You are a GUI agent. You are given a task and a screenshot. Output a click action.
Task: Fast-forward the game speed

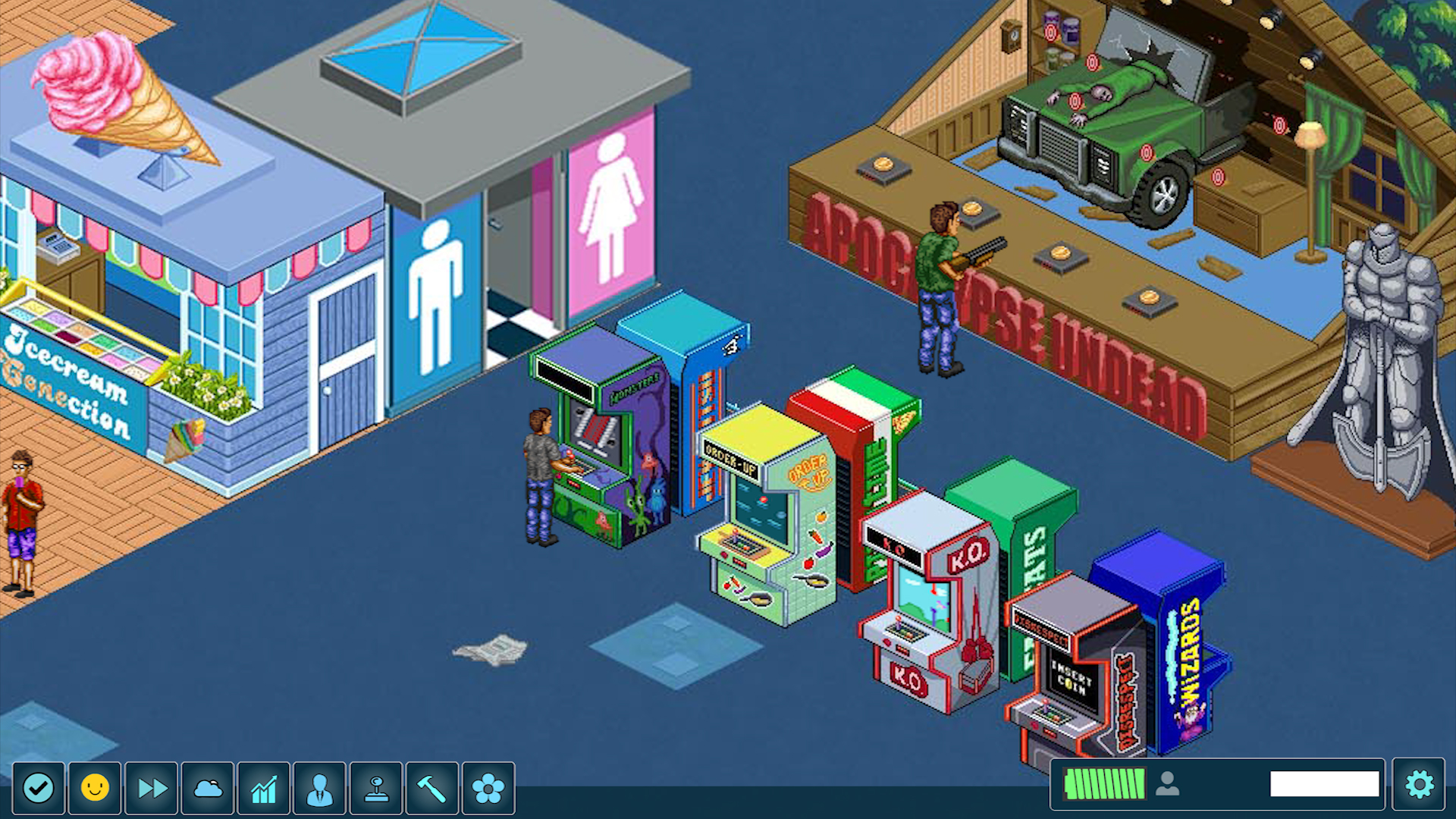[149, 786]
